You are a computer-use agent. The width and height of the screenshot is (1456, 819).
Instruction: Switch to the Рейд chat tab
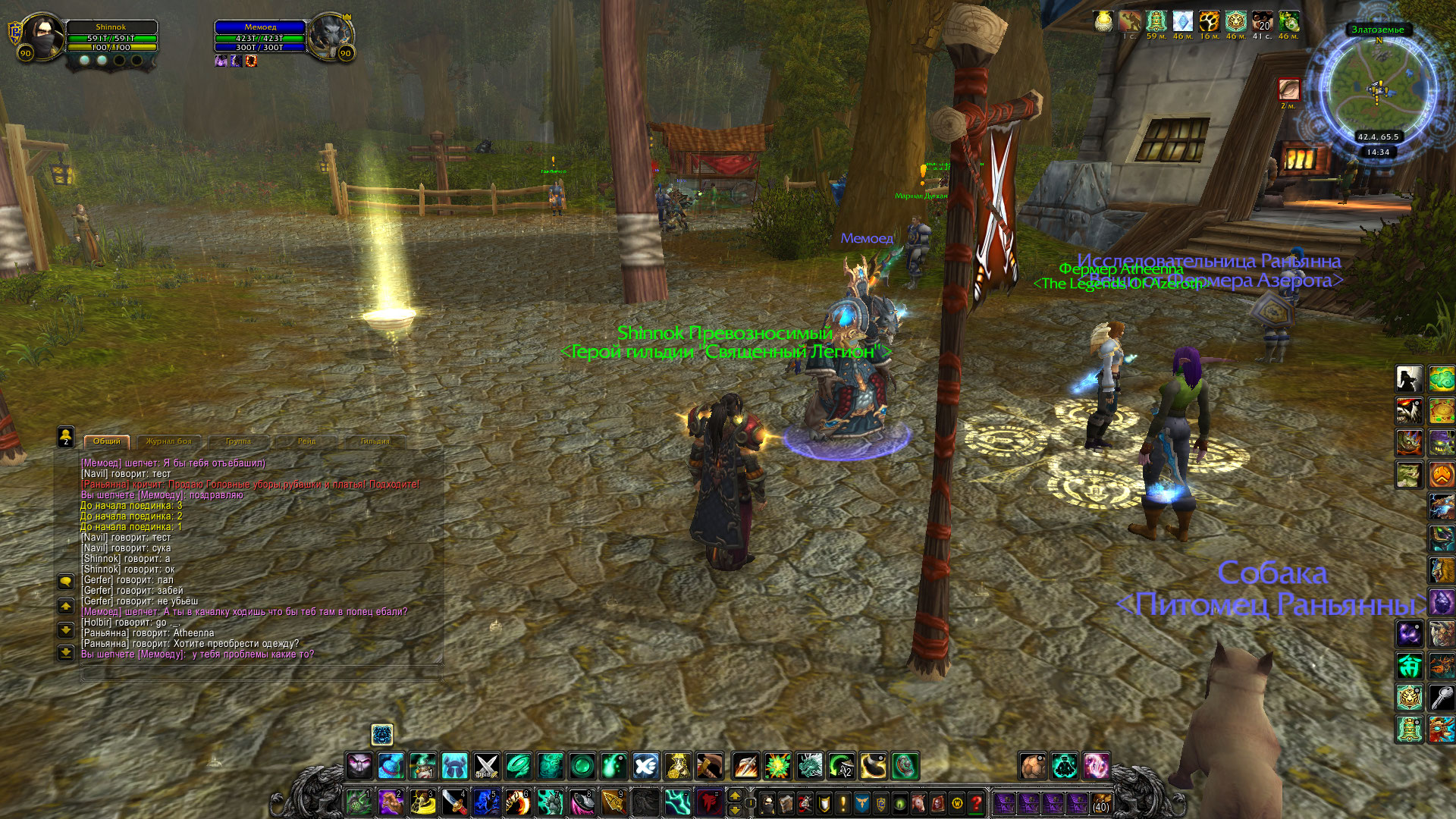click(306, 441)
